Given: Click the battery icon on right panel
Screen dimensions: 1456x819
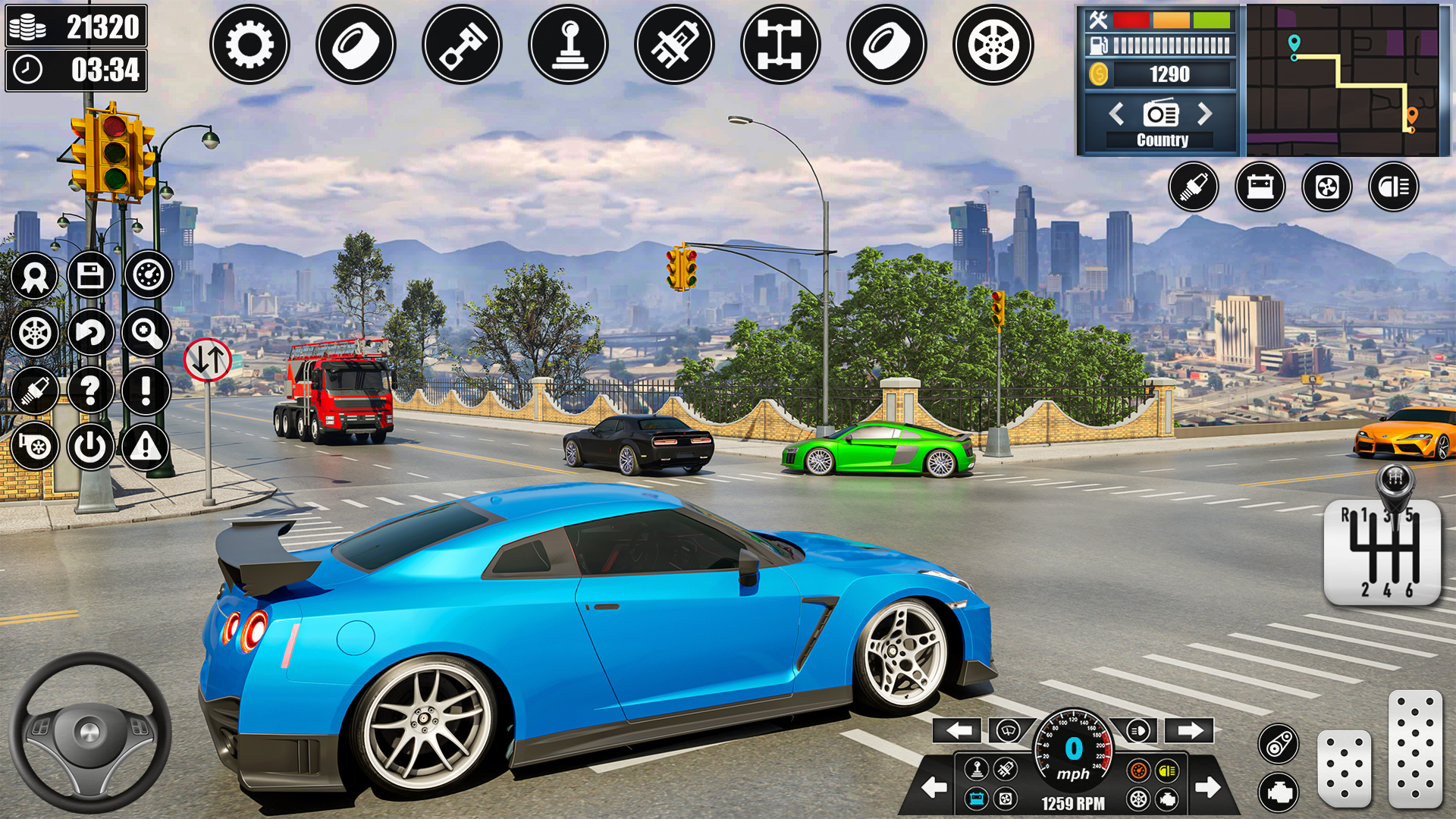Looking at the screenshot, I should pos(1259,187).
